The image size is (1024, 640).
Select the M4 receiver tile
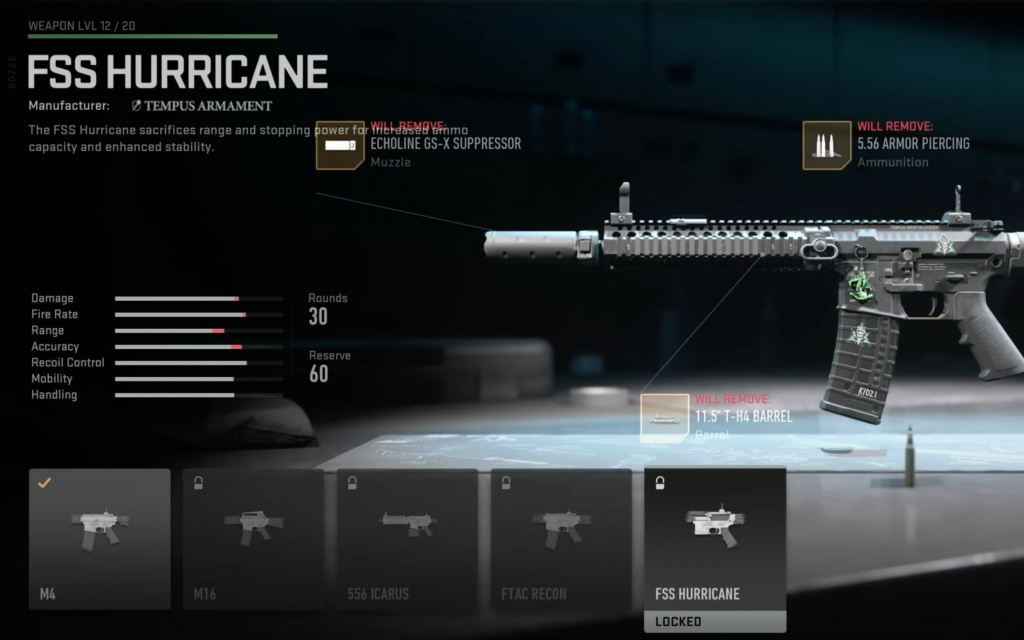point(100,539)
